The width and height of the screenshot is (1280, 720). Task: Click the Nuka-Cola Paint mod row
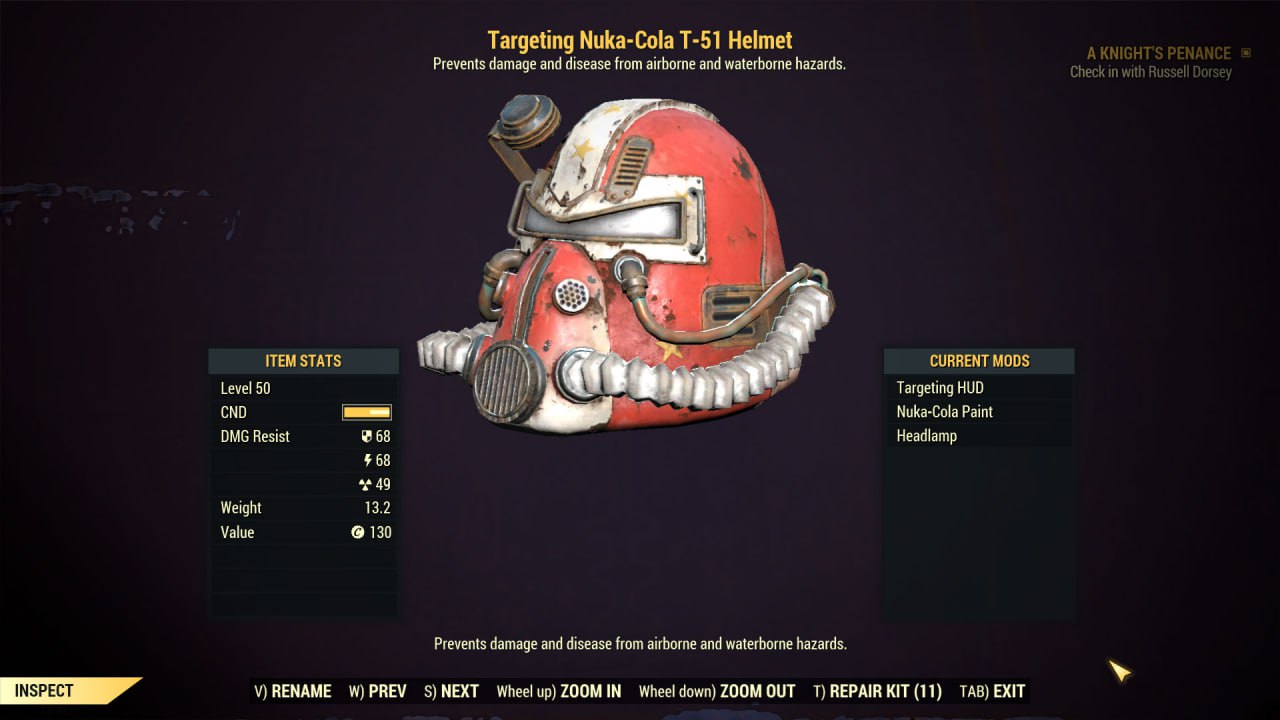pos(945,412)
